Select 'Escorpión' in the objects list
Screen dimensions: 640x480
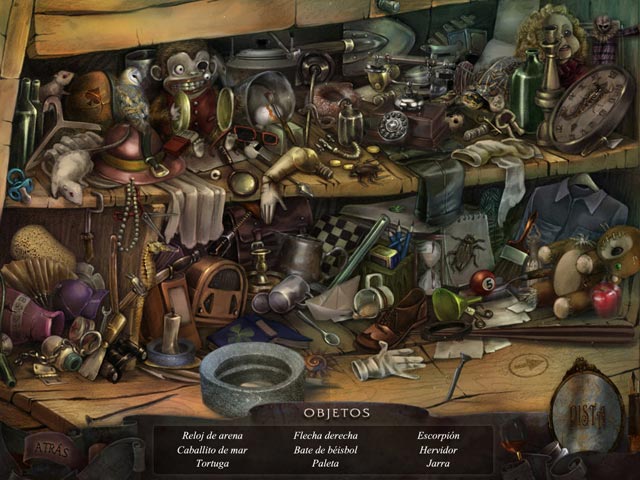pyautogui.click(x=438, y=436)
